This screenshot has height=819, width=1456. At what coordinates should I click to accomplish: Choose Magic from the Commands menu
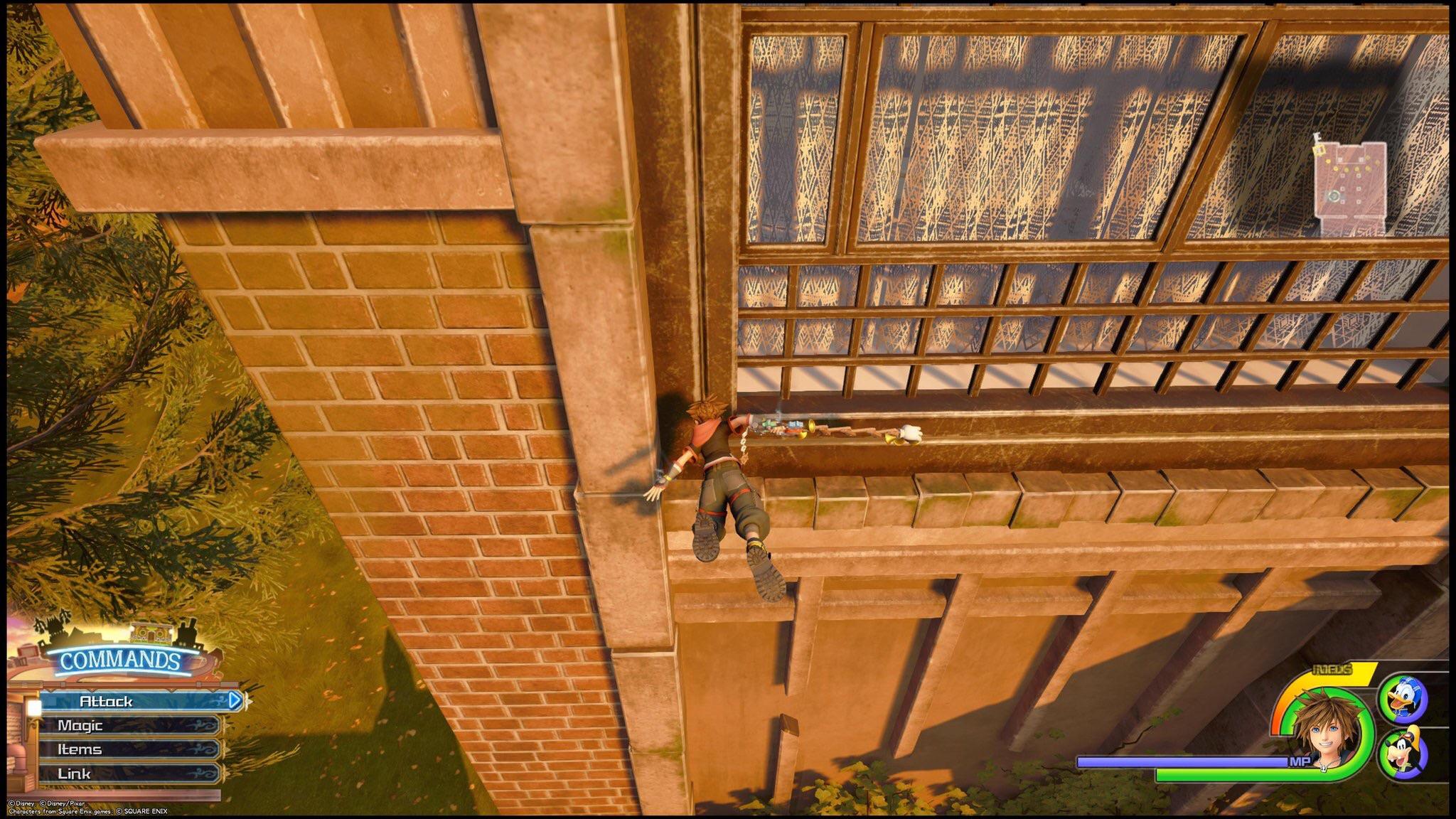(80, 725)
